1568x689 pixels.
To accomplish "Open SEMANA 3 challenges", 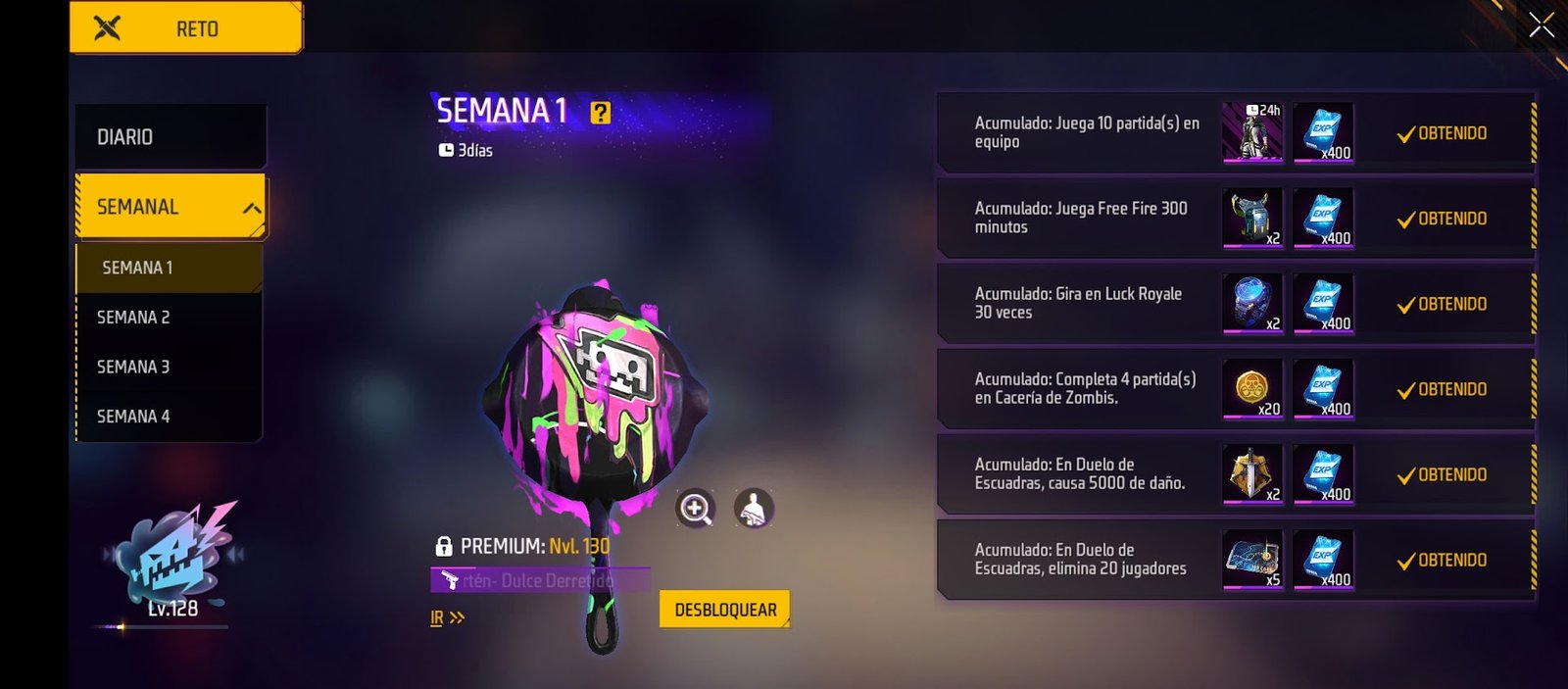I will point(169,367).
